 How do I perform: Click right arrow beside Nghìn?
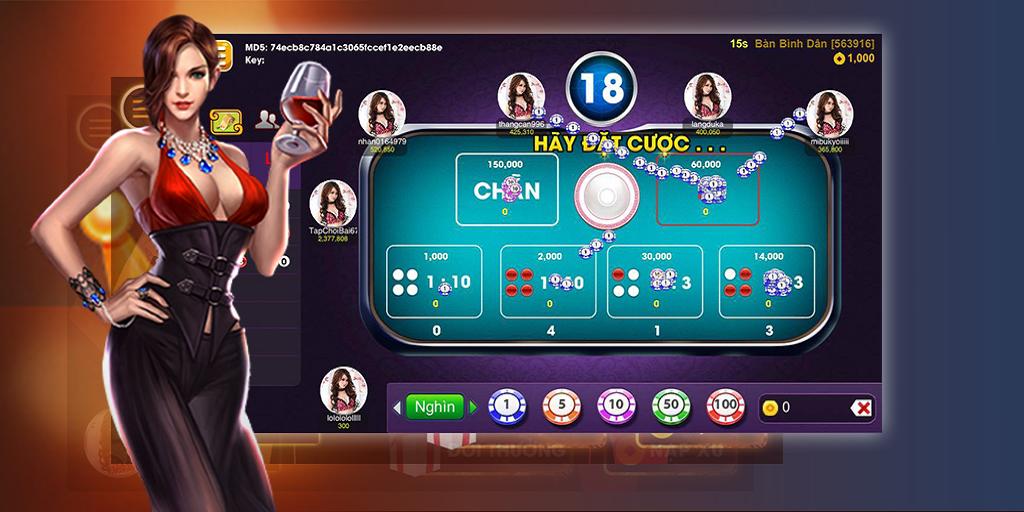click(473, 407)
